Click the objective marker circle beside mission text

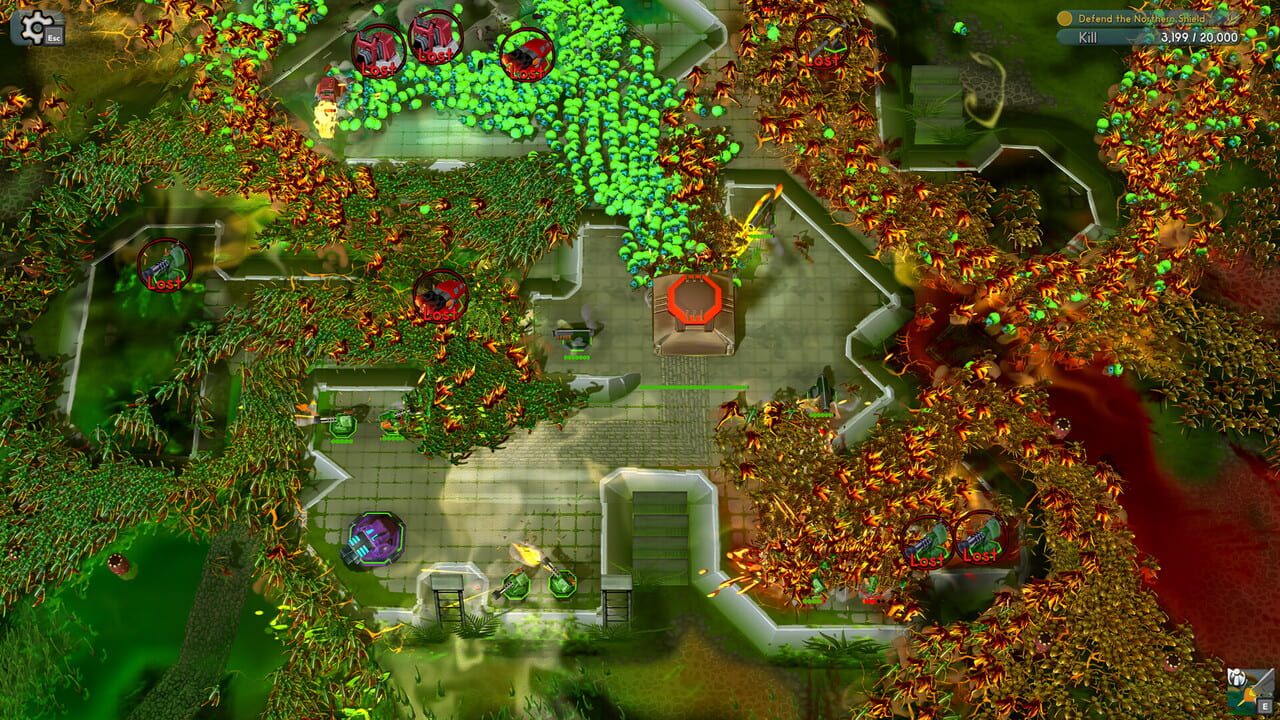(1065, 18)
